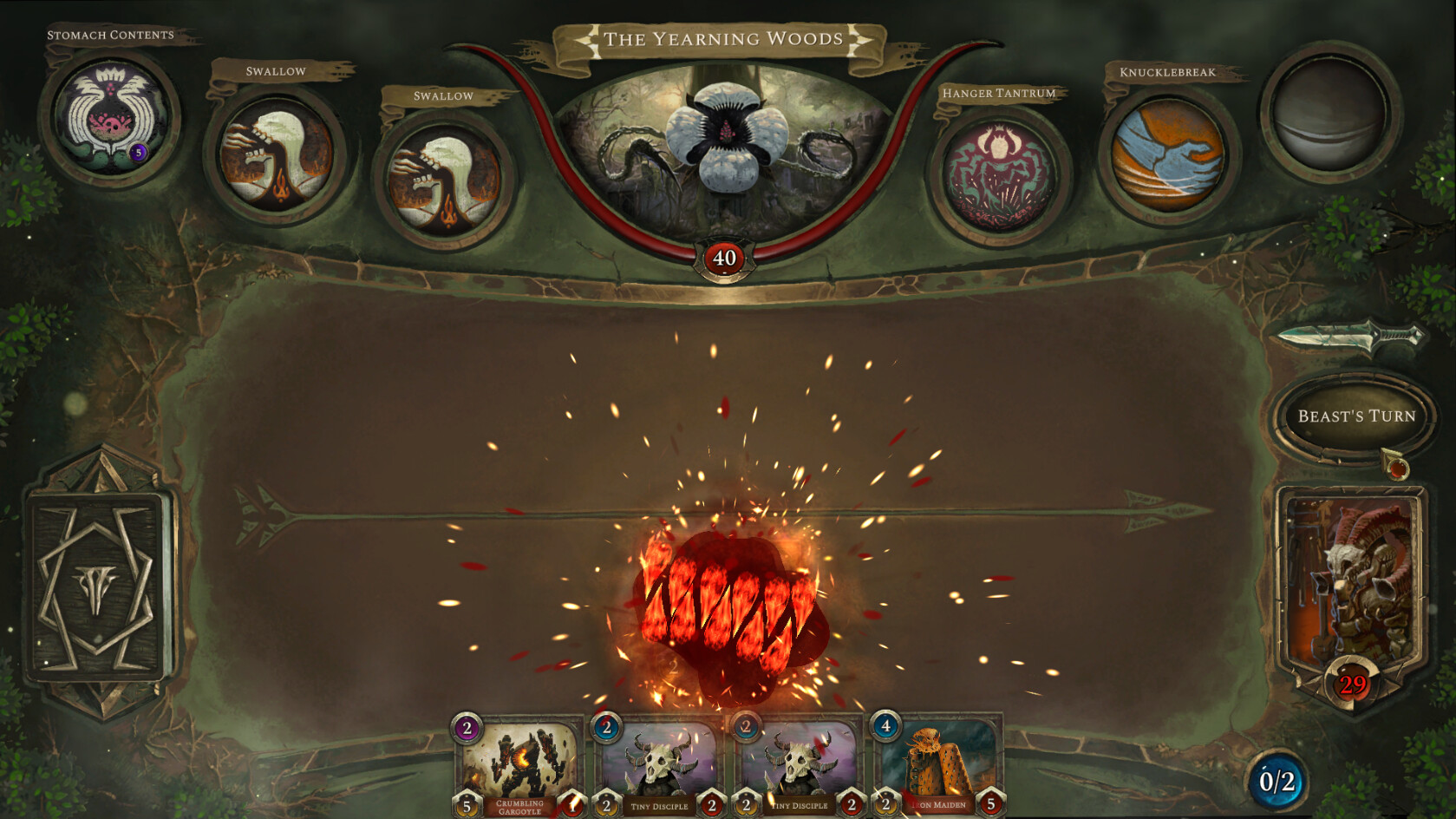
Task: View the beast's 40 health counter
Action: coord(726,256)
